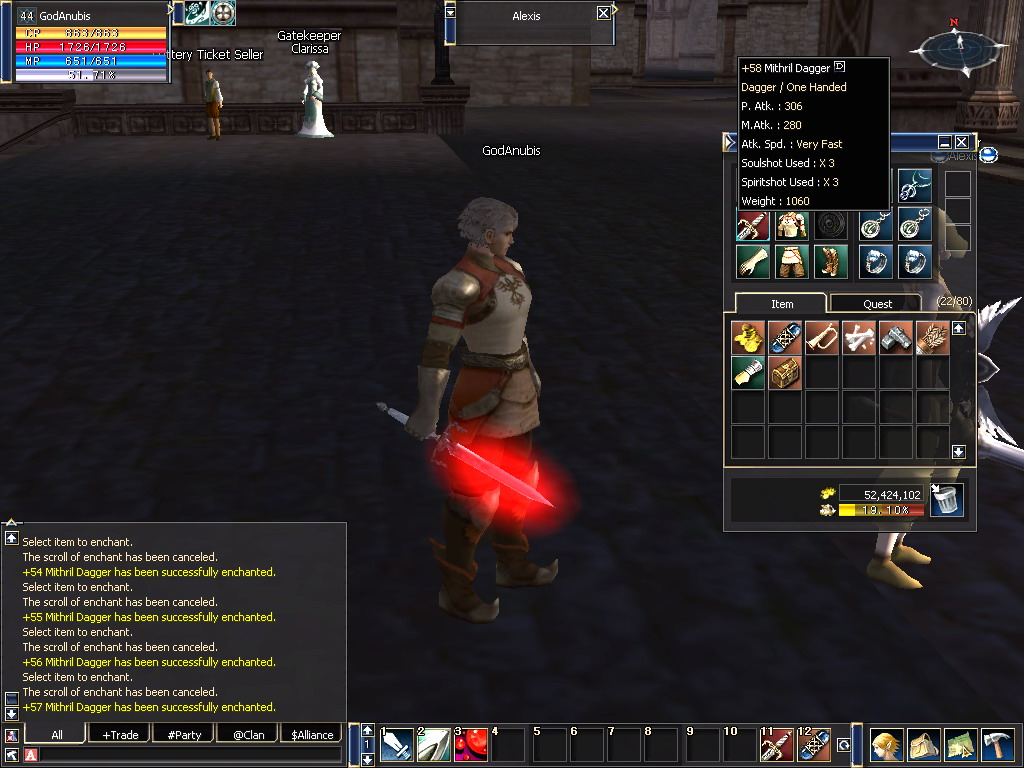Screen dimensions: 1024x768
Task: Open the character menu with the blonde head icon
Action: coord(886,746)
